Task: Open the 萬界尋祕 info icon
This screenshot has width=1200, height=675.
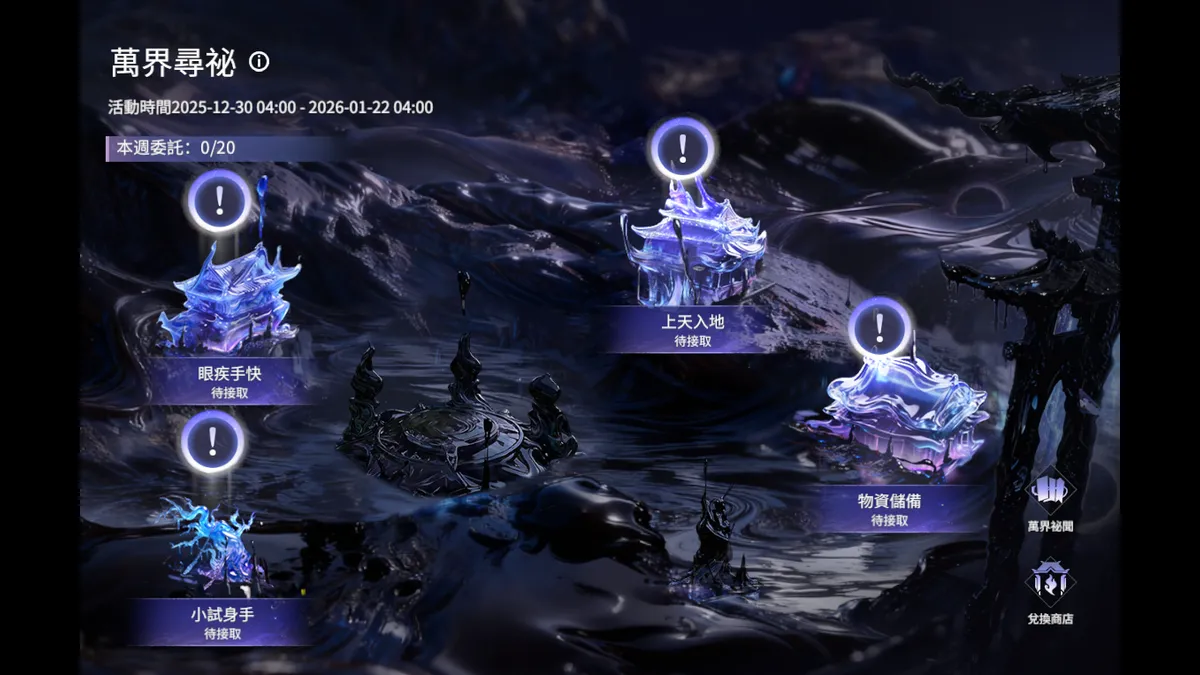Action: 260,62
